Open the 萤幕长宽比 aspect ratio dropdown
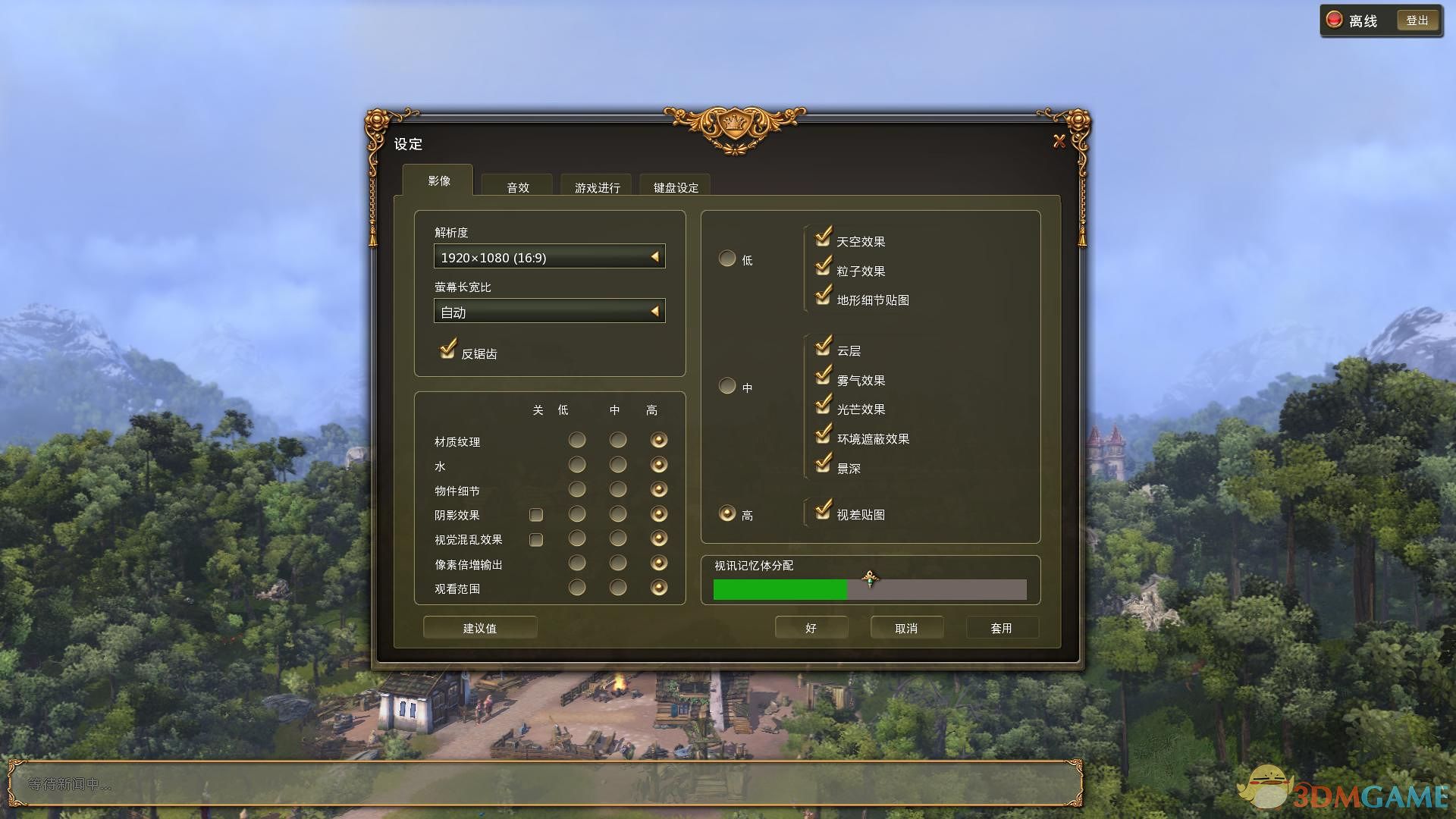 click(548, 311)
